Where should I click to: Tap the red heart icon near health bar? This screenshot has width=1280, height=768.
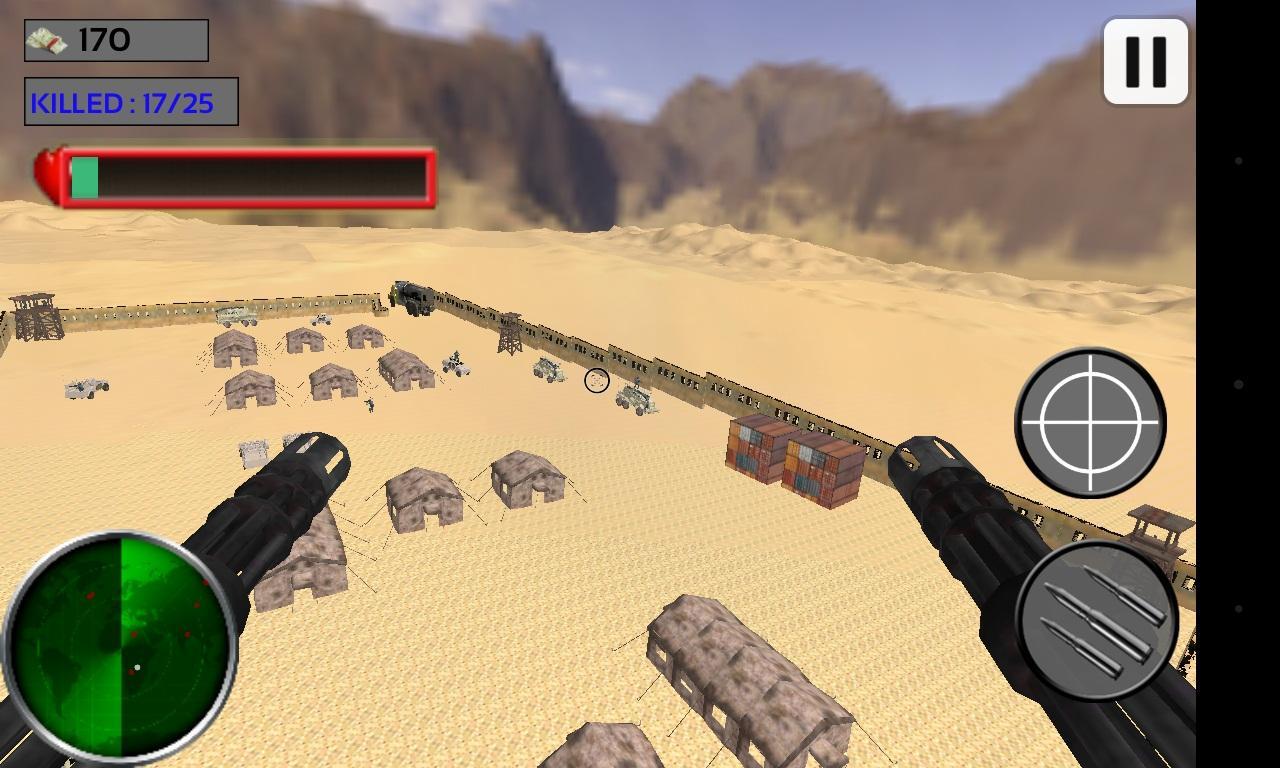pyautogui.click(x=47, y=172)
